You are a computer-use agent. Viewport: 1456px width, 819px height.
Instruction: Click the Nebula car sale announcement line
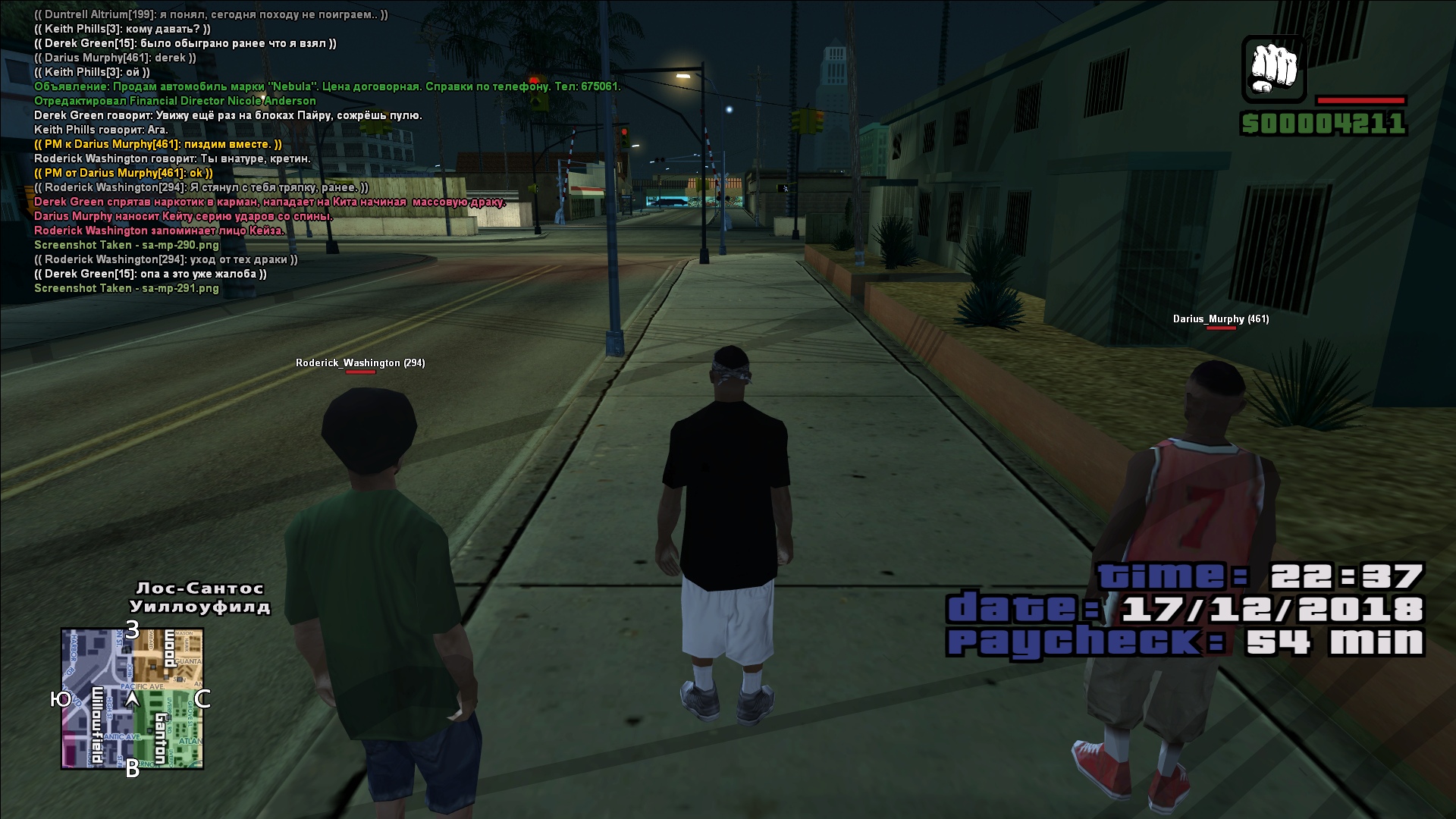coord(327,86)
